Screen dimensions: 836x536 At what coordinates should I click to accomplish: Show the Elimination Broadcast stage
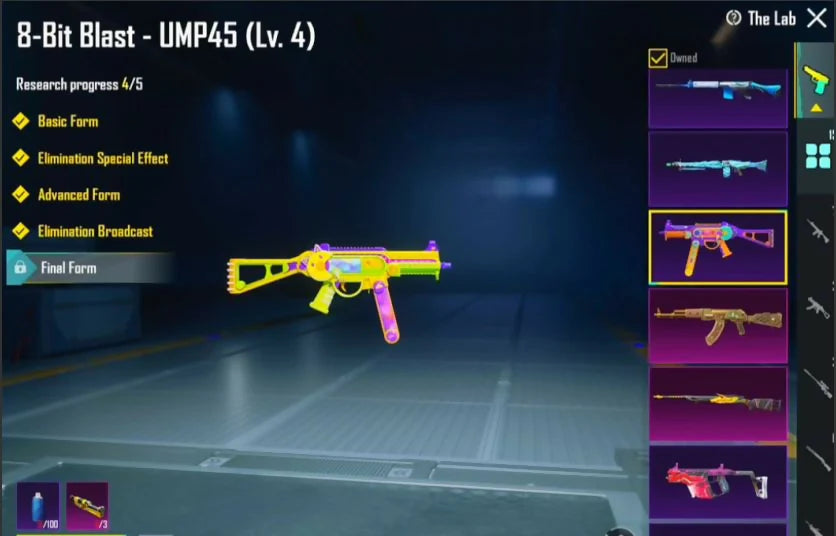click(x=95, y=231)
